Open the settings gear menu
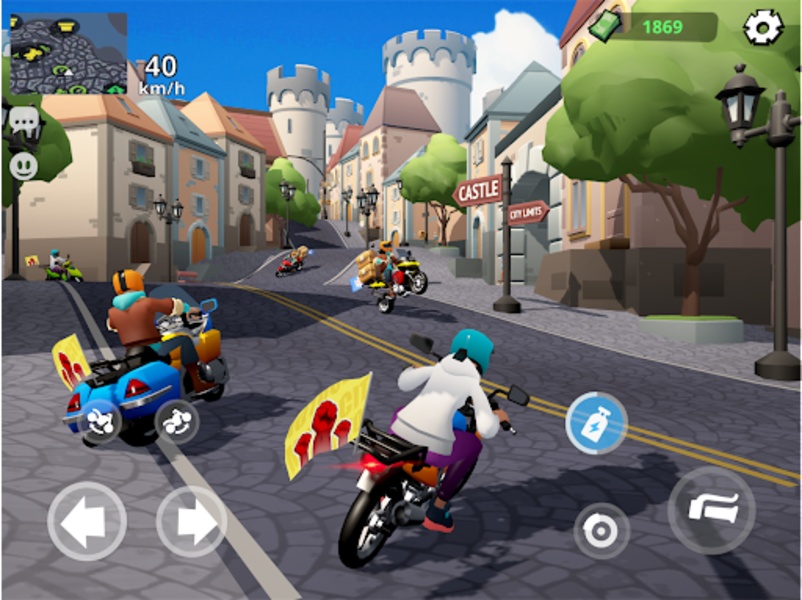 (763, 27)
